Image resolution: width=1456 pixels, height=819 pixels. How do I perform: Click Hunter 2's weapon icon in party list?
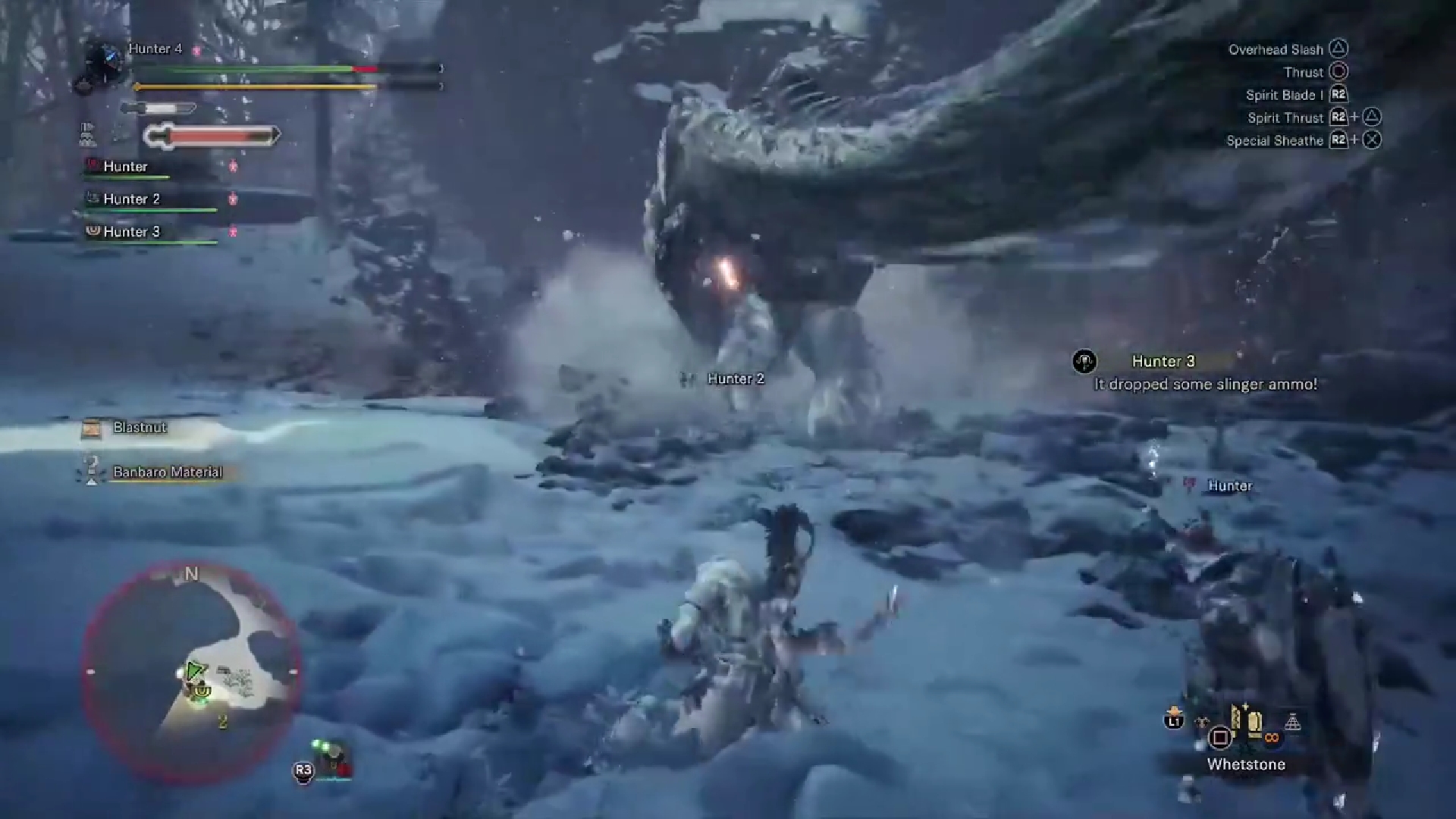(x=91, y=198)
